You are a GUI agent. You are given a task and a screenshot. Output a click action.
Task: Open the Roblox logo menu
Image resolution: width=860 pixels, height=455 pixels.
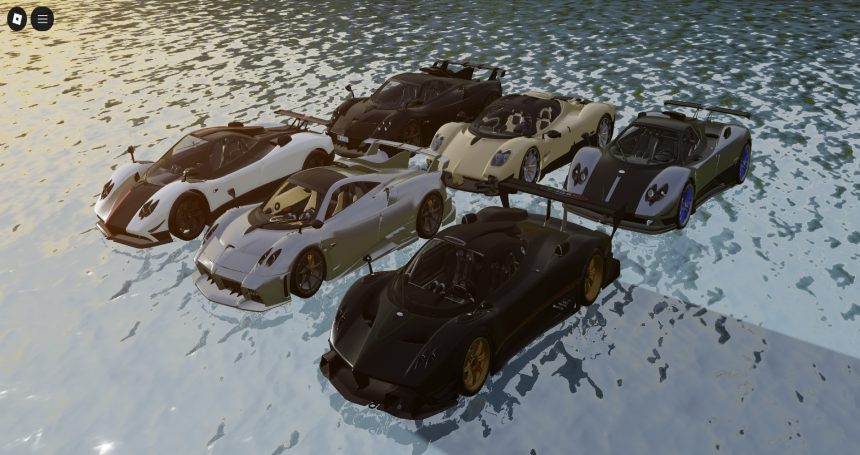17,18
